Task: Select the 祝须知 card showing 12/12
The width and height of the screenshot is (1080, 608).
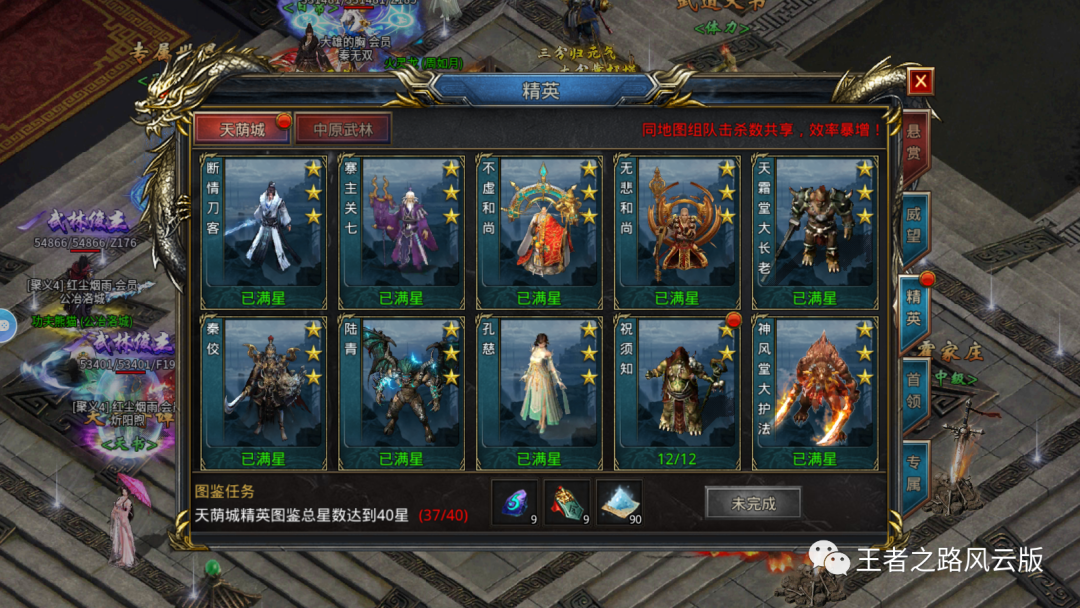Action: point(677,392)
